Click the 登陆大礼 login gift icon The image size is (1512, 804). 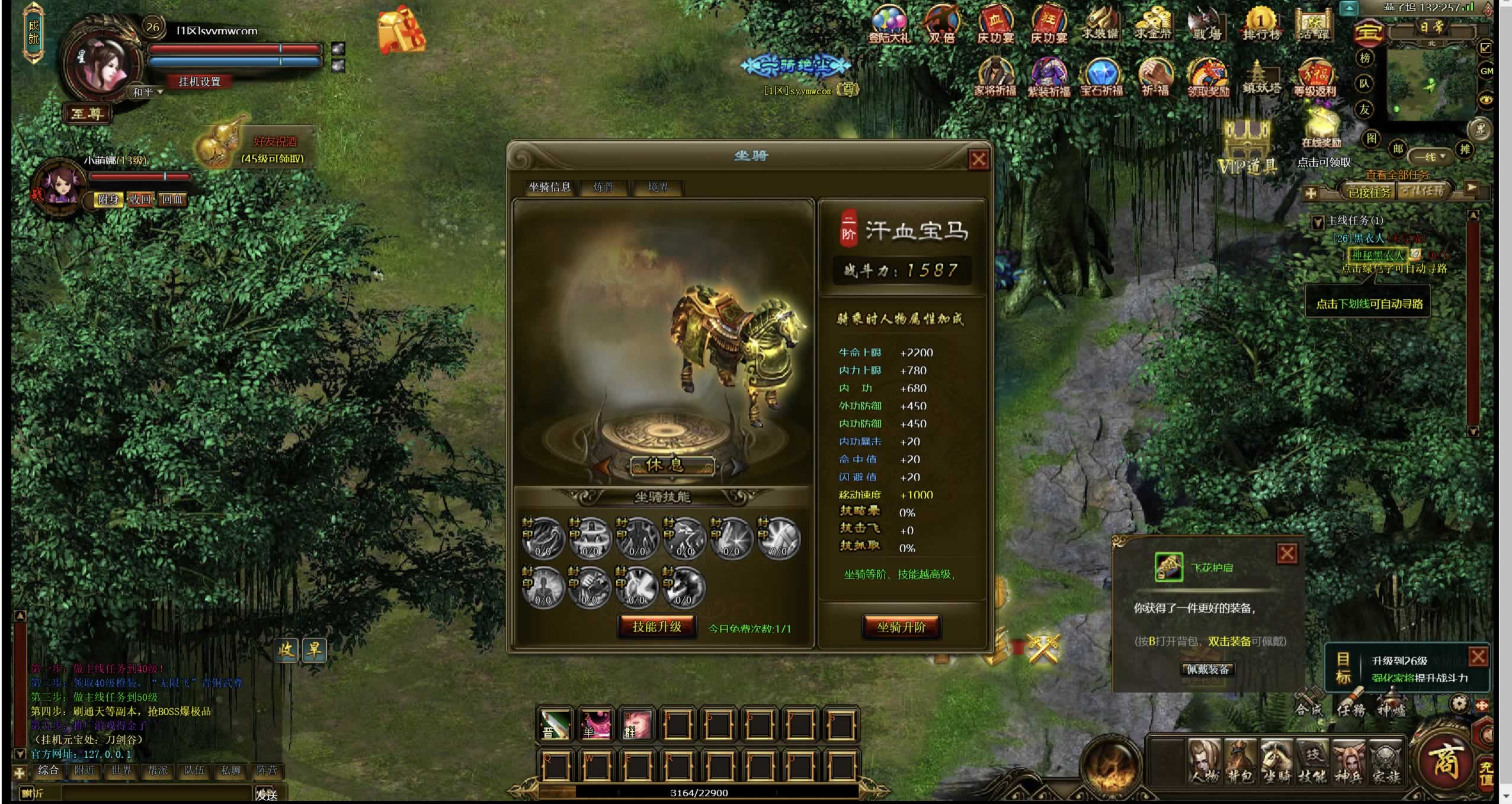point(889,25)
